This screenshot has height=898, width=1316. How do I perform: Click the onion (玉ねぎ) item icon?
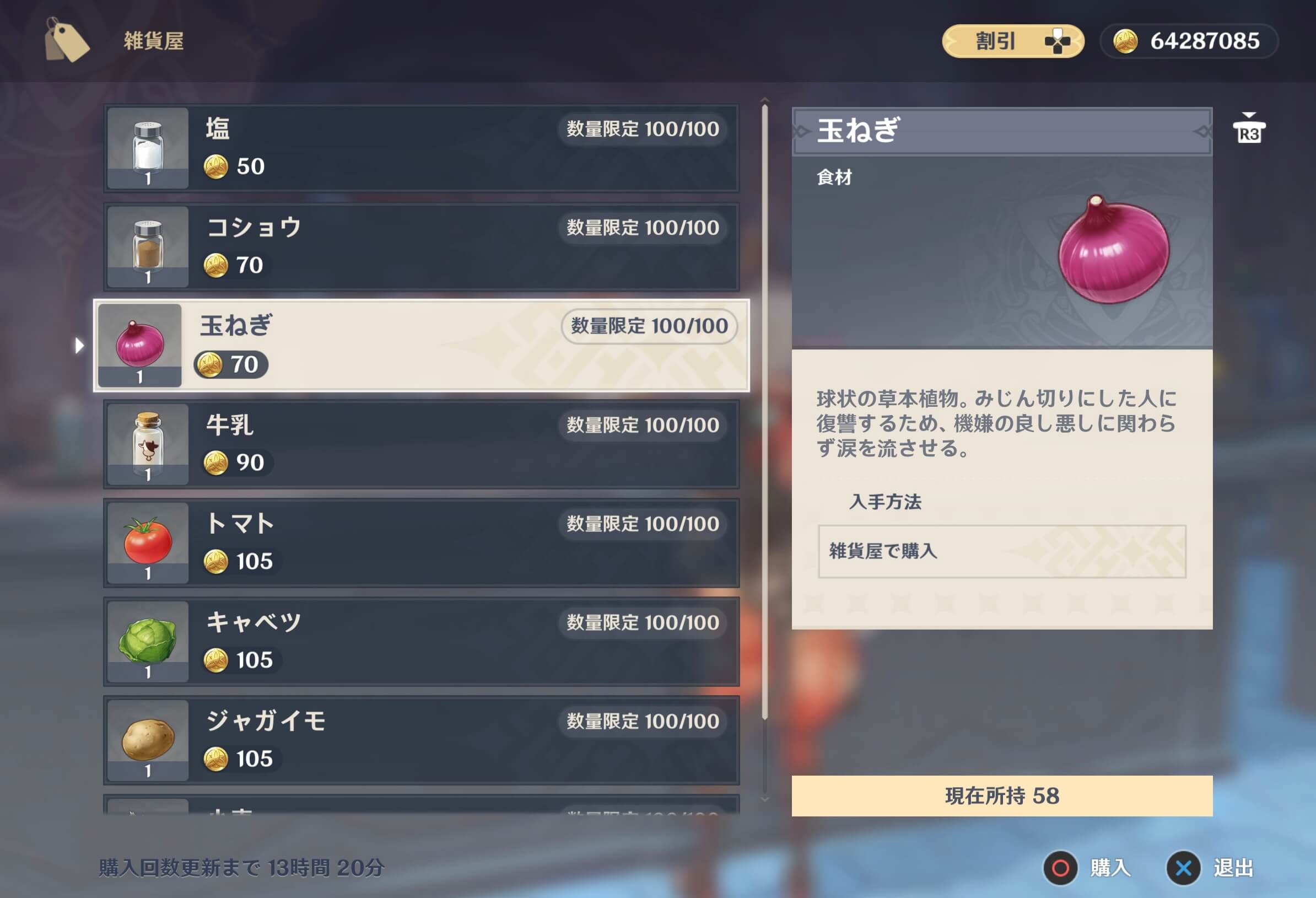141,346
